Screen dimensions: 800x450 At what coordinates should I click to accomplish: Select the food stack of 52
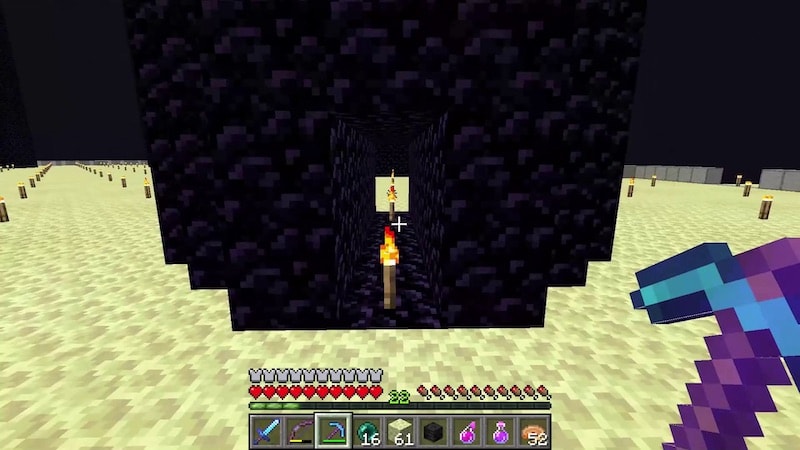(x=535, y=431)
